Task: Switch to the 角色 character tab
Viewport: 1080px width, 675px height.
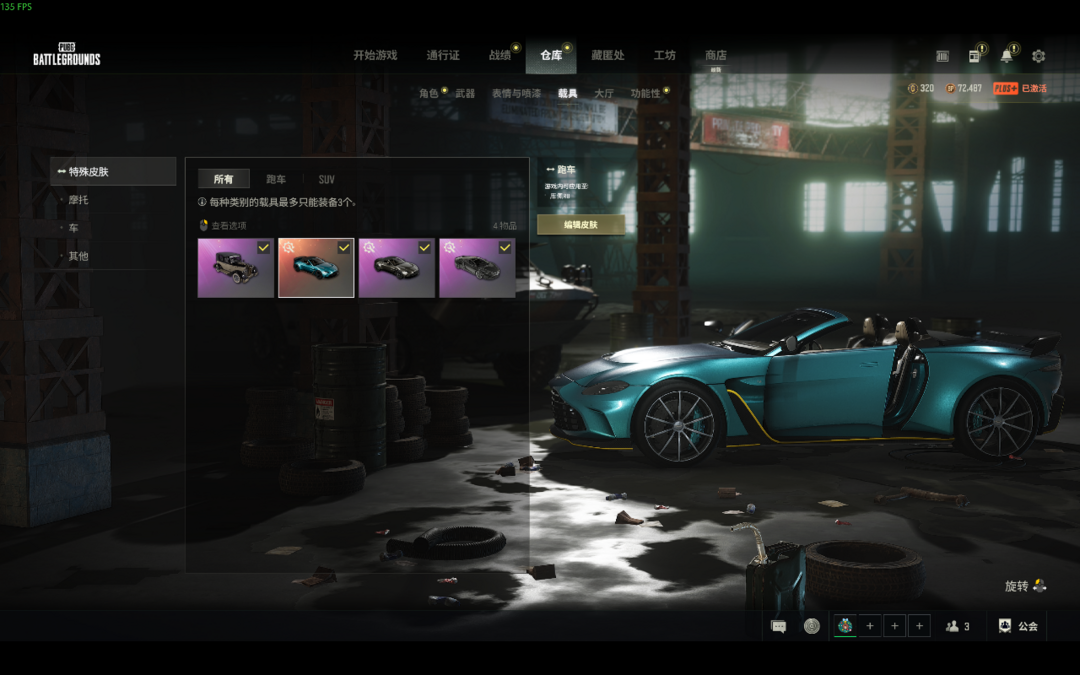Action: click(x=429, y=93)
